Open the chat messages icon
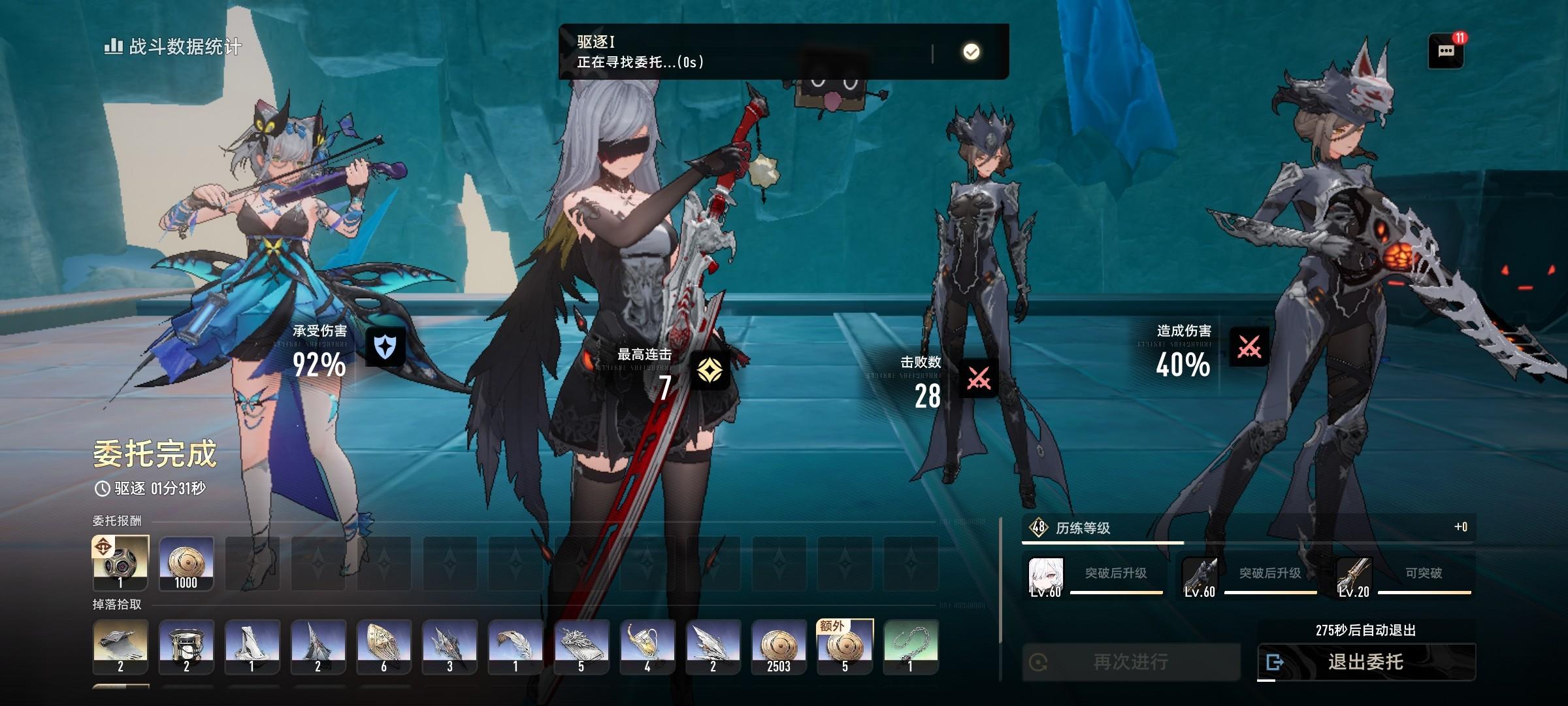Screen dimensions: 1568x706 [x=1446, y=51]
